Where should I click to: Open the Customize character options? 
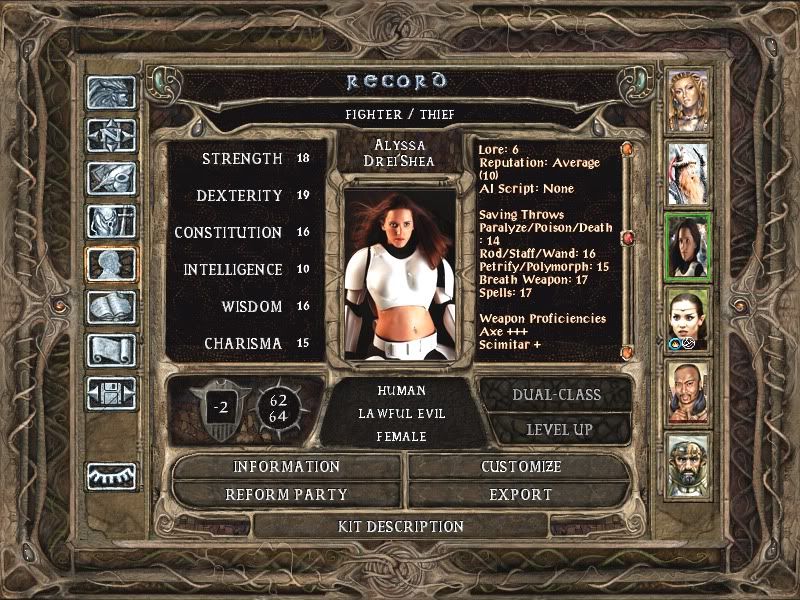521,467
